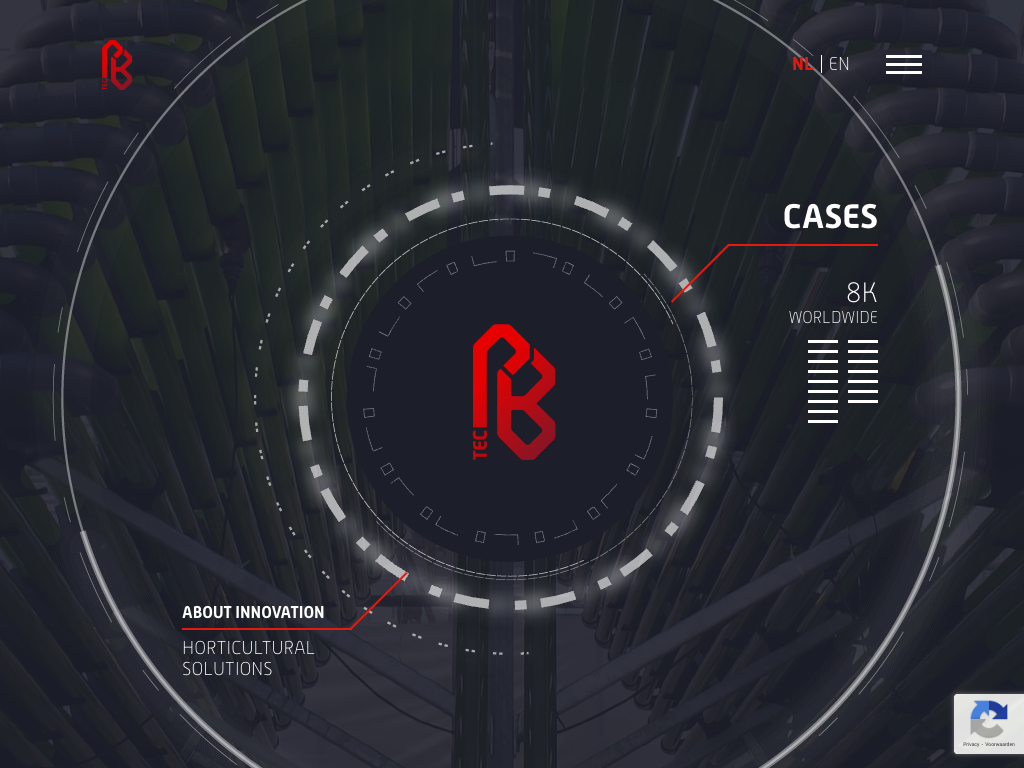Click the PB Tec logo in header

click(116, 65)
